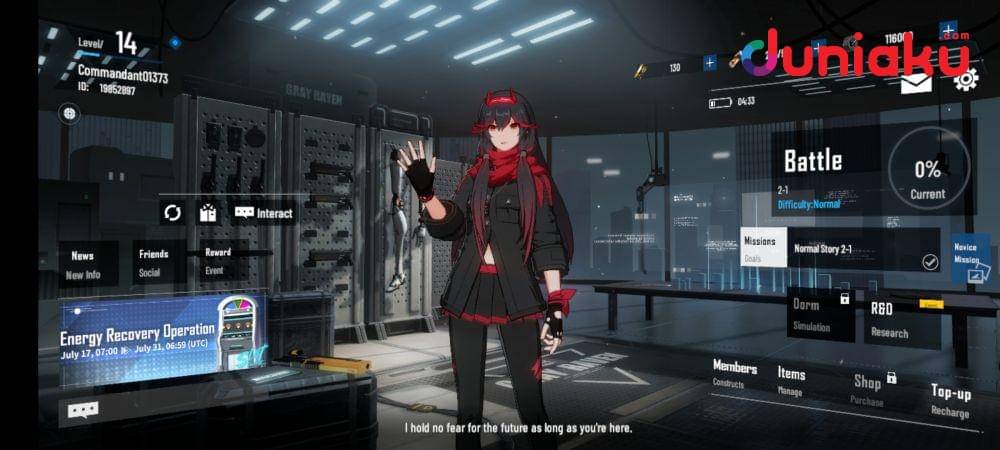Open the Reward Event panel
1000x450 pixels.
pos(218,261)
